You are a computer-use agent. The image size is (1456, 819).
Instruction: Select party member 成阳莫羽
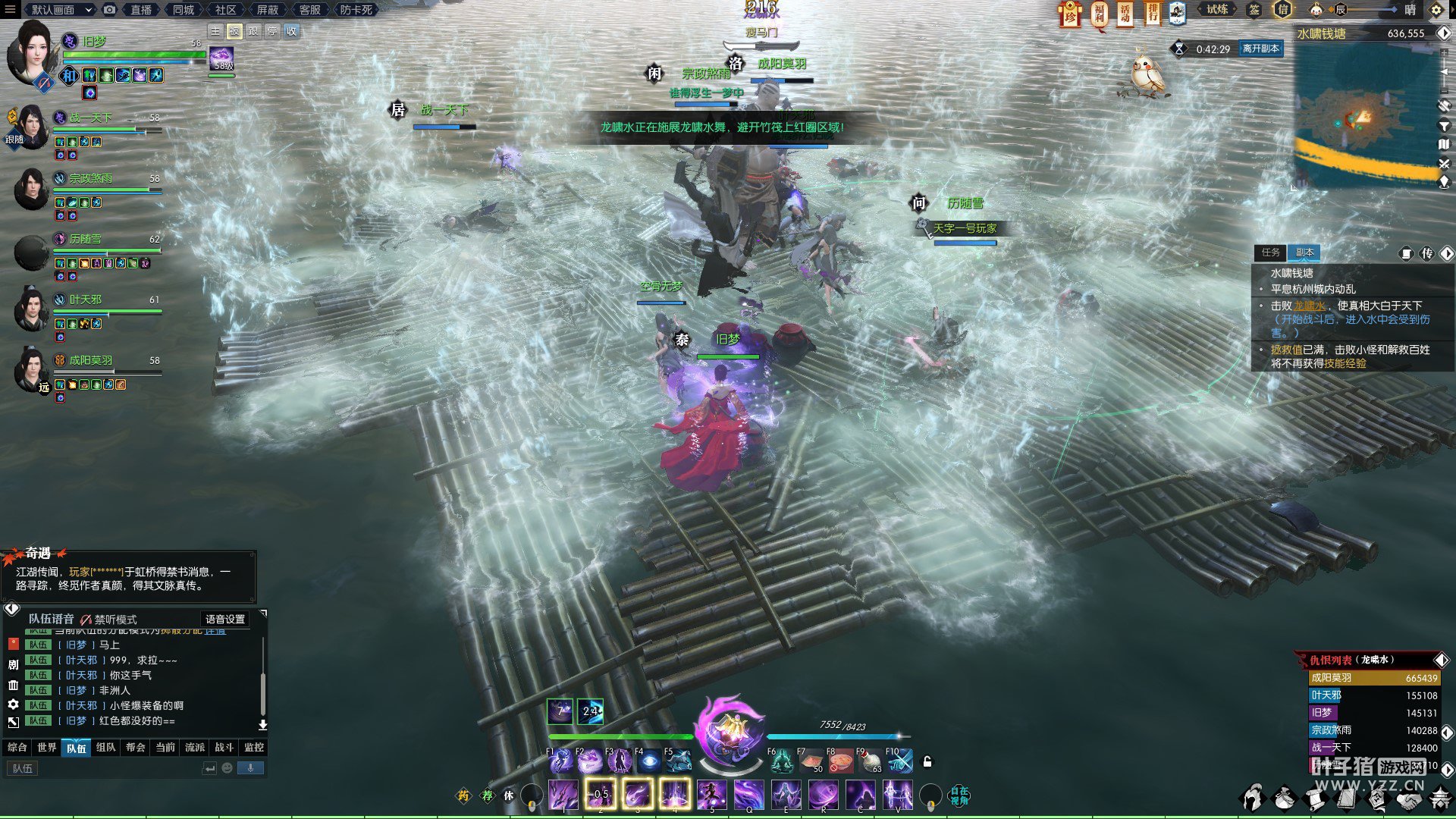tap(91, 361)
